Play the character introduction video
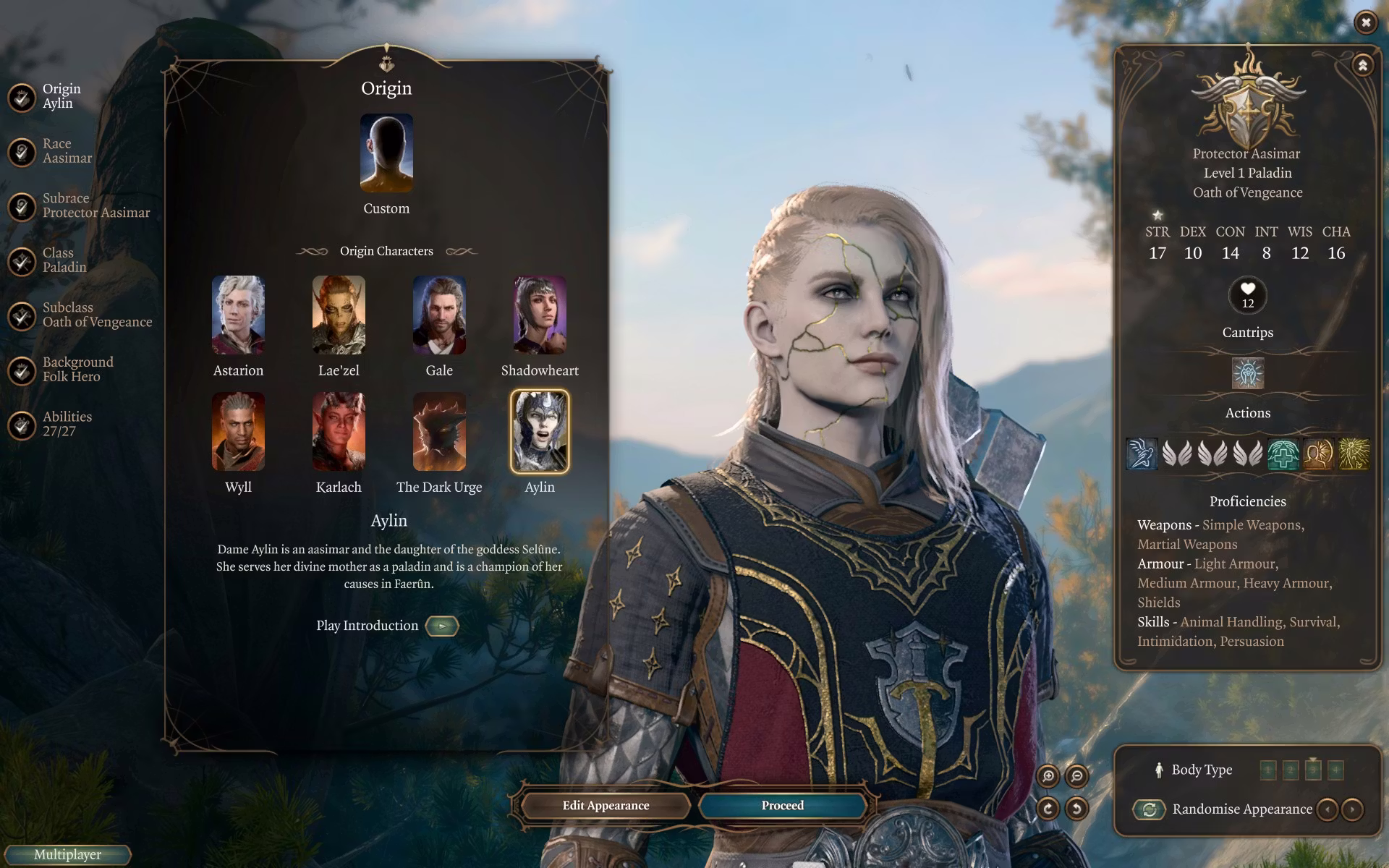This screenshot has width=1389, height=868. [x=442, y=626]
